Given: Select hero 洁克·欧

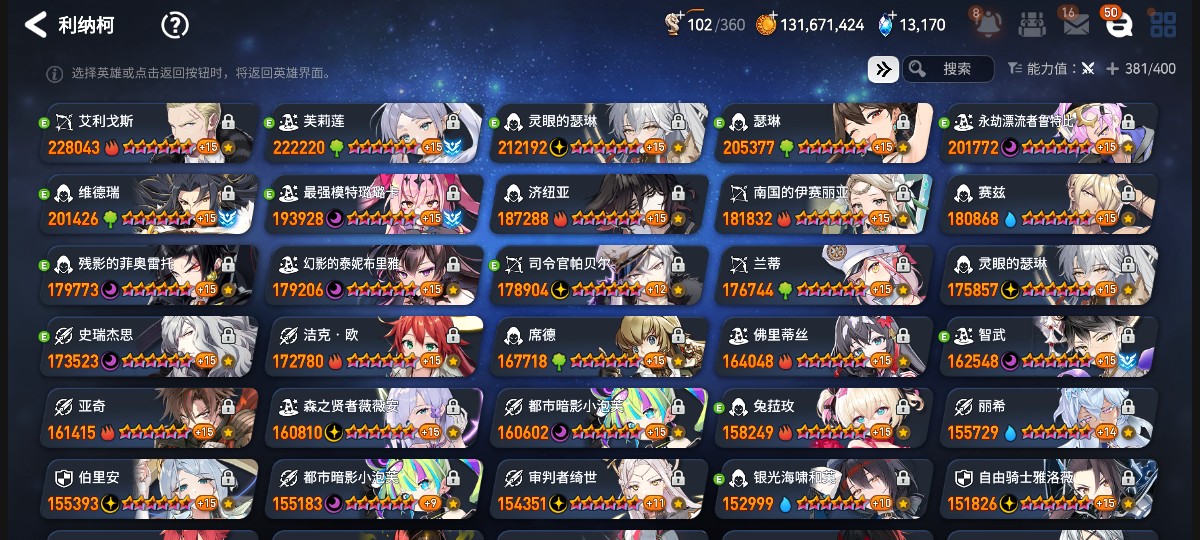Looking at the screenshot, I should 375,347.
